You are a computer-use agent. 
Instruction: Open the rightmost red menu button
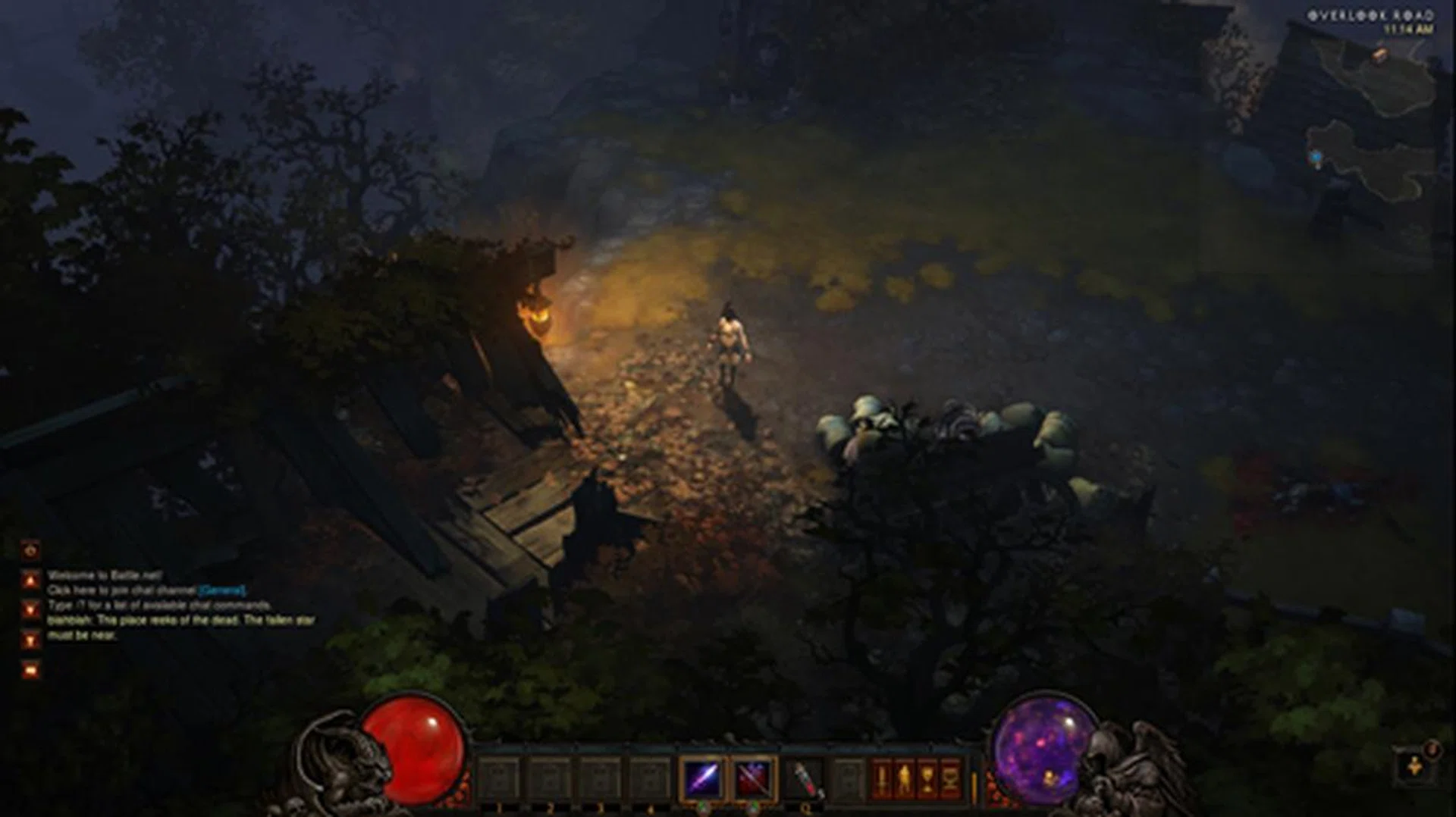(x=949, y=778)
